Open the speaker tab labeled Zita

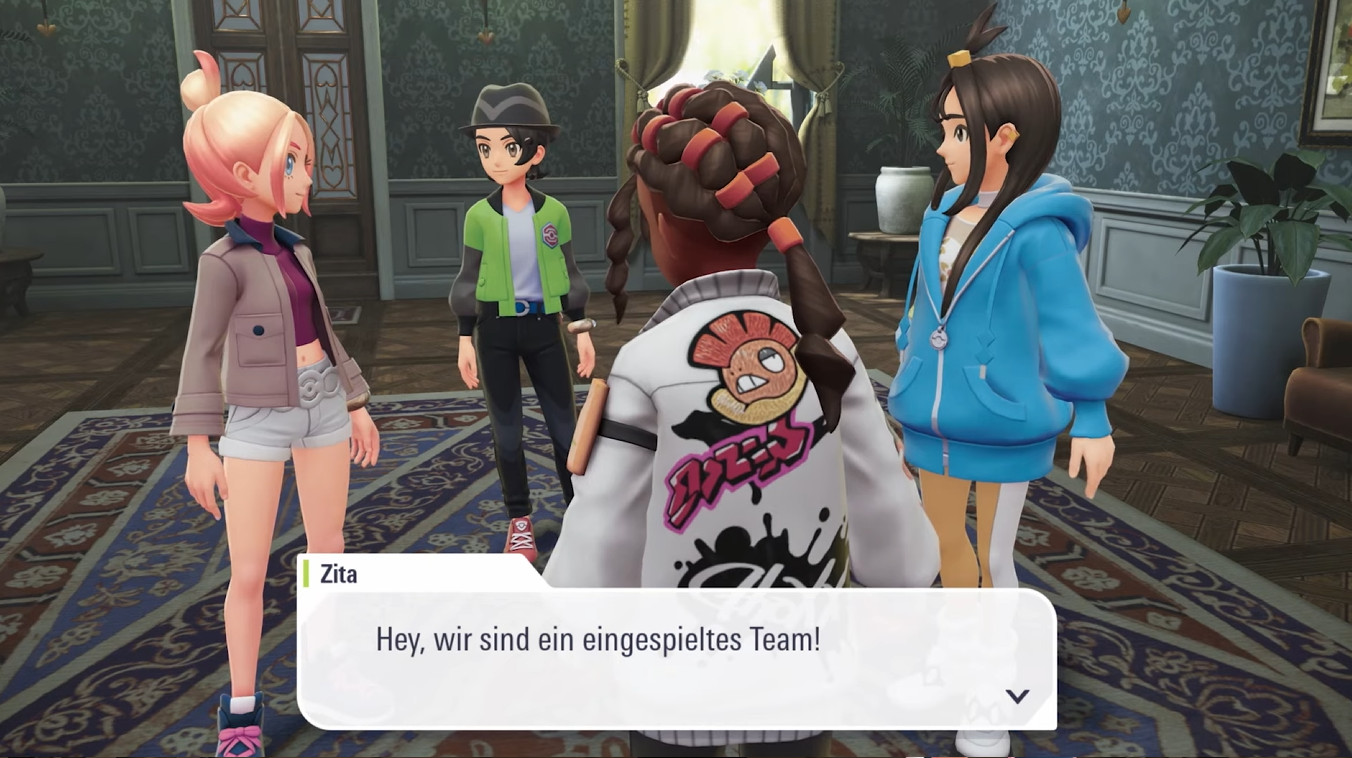(x=337, y=573)
